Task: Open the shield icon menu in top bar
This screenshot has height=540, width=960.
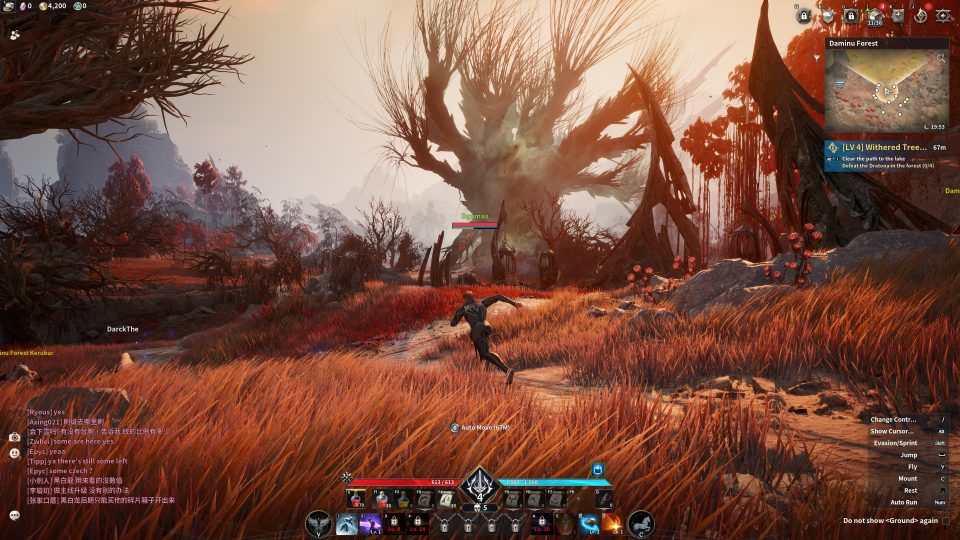Action: (827, 15)
